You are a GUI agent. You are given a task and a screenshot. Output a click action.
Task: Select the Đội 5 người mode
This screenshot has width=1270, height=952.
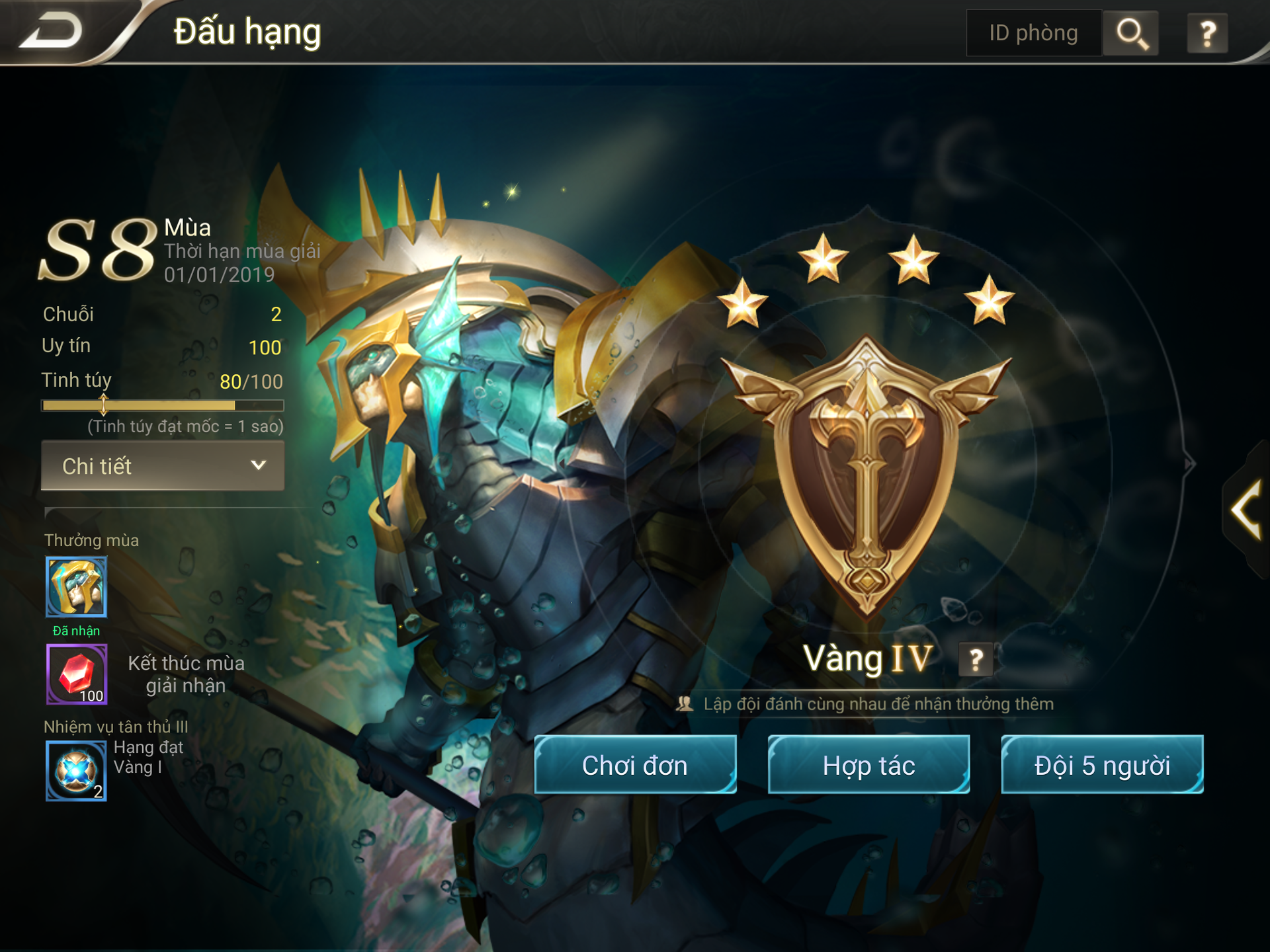1102,765
